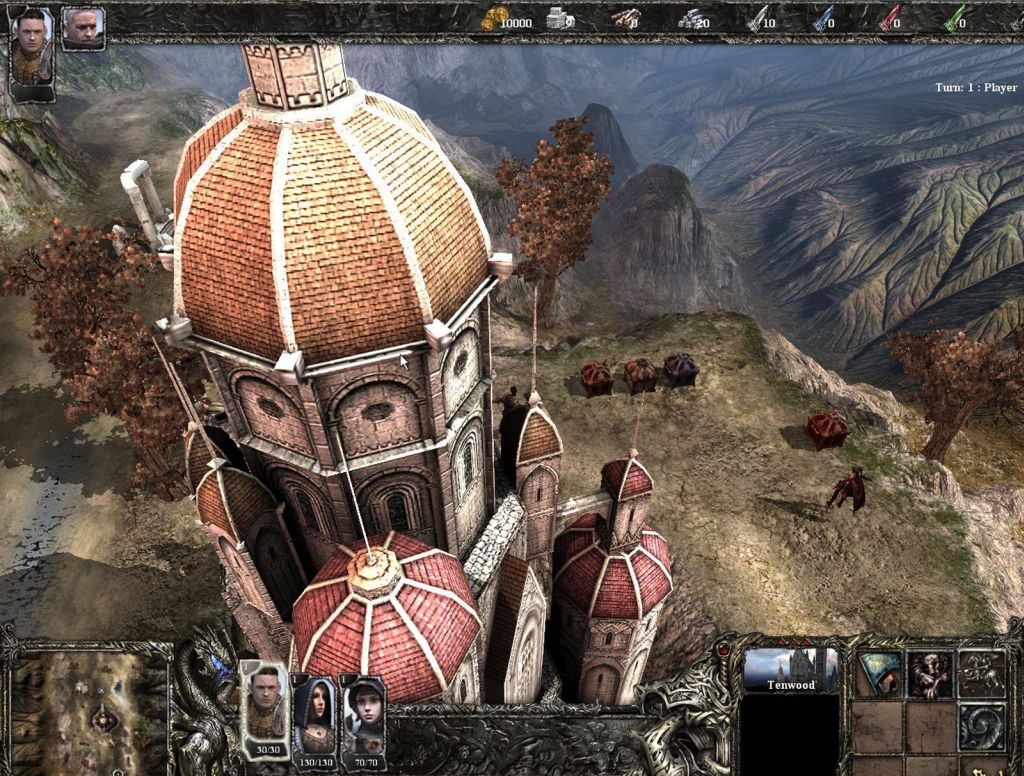Choose the capped girl unit with 70/70
1024x776 pixels.
click(x=363, y=712)
